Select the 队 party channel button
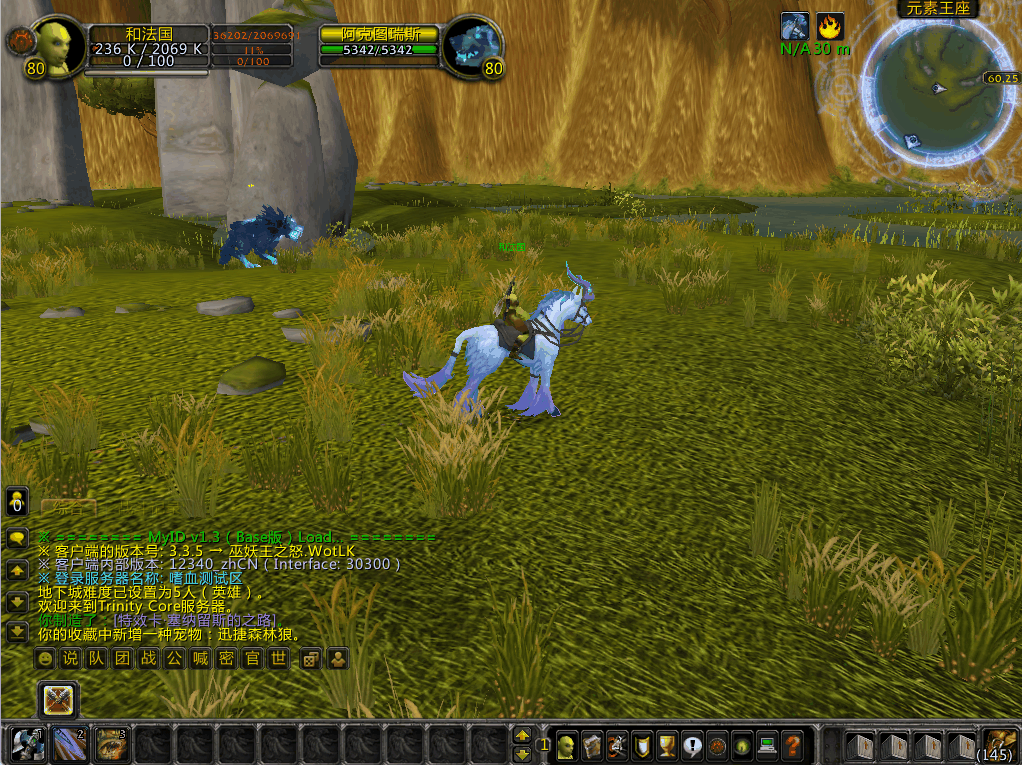This screenshot has width=1022, height=765. [x=96, y=659]
